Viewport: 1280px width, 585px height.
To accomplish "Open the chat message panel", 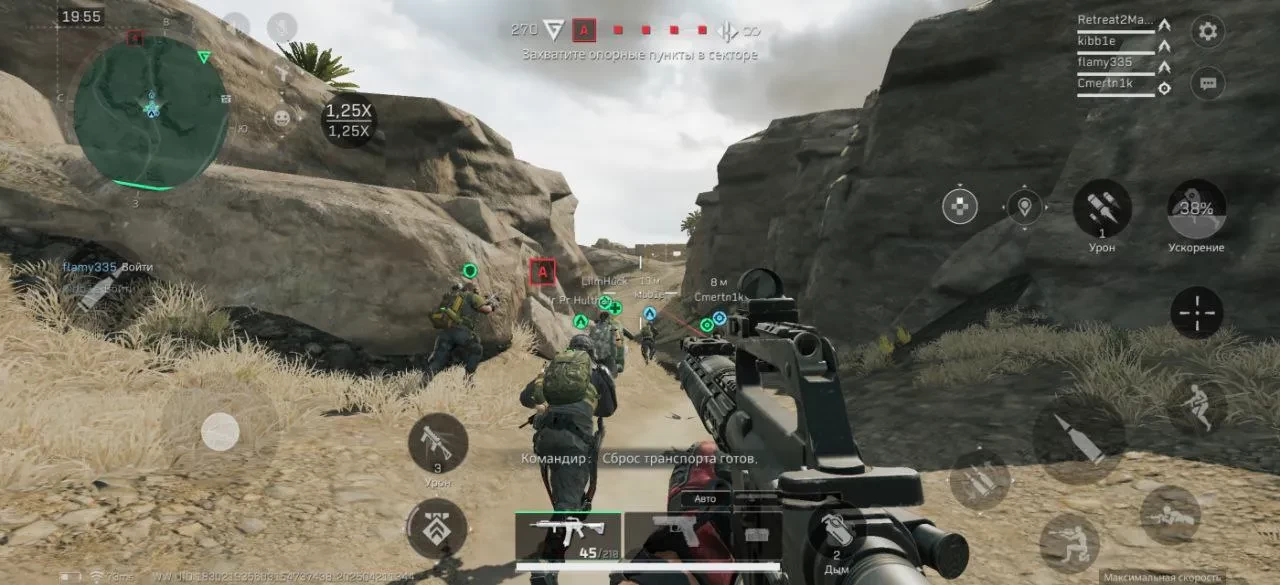I will (1208, 83).
